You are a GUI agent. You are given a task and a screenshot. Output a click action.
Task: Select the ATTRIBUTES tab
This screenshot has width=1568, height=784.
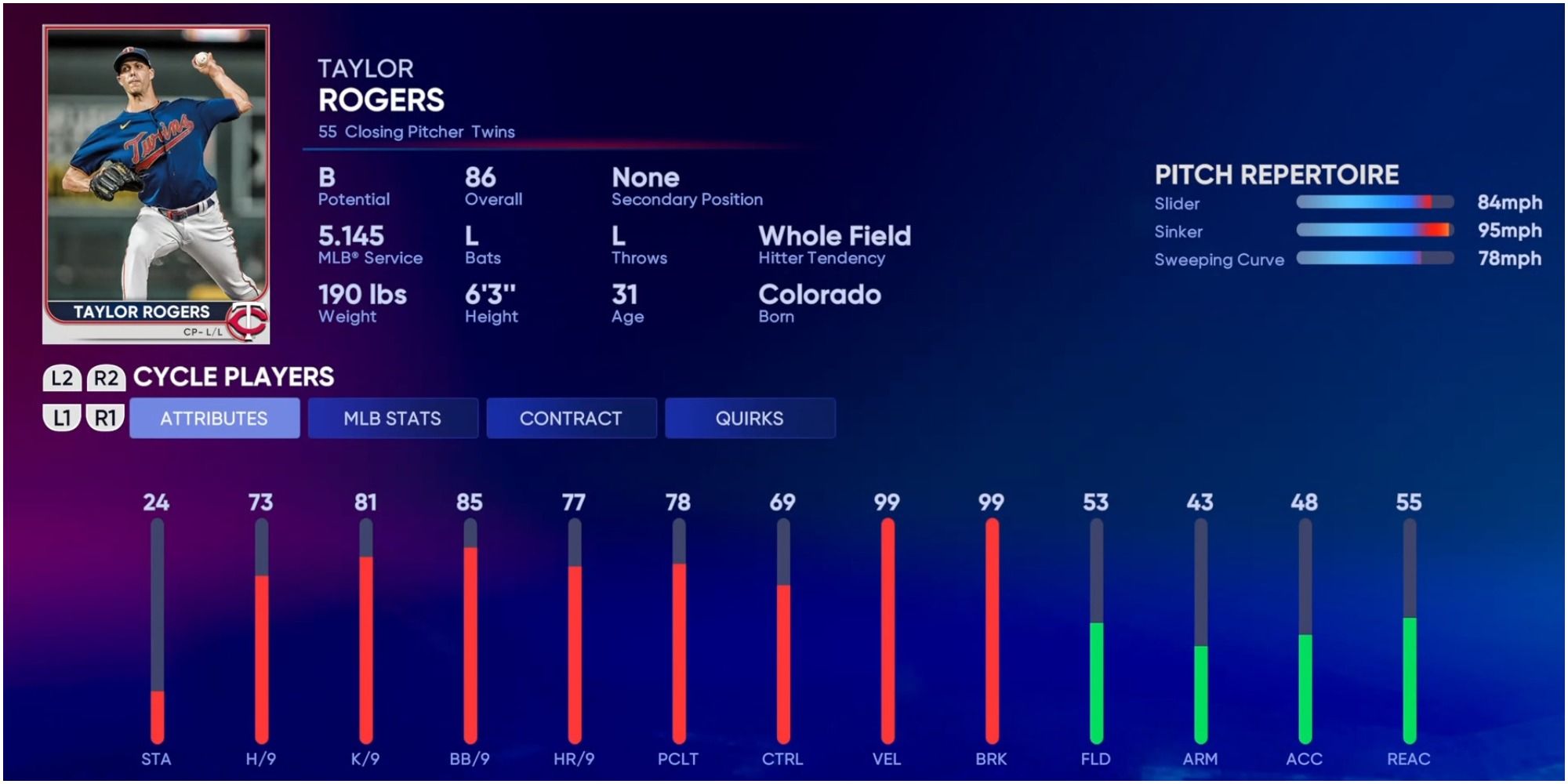click(x=213, y=418)
